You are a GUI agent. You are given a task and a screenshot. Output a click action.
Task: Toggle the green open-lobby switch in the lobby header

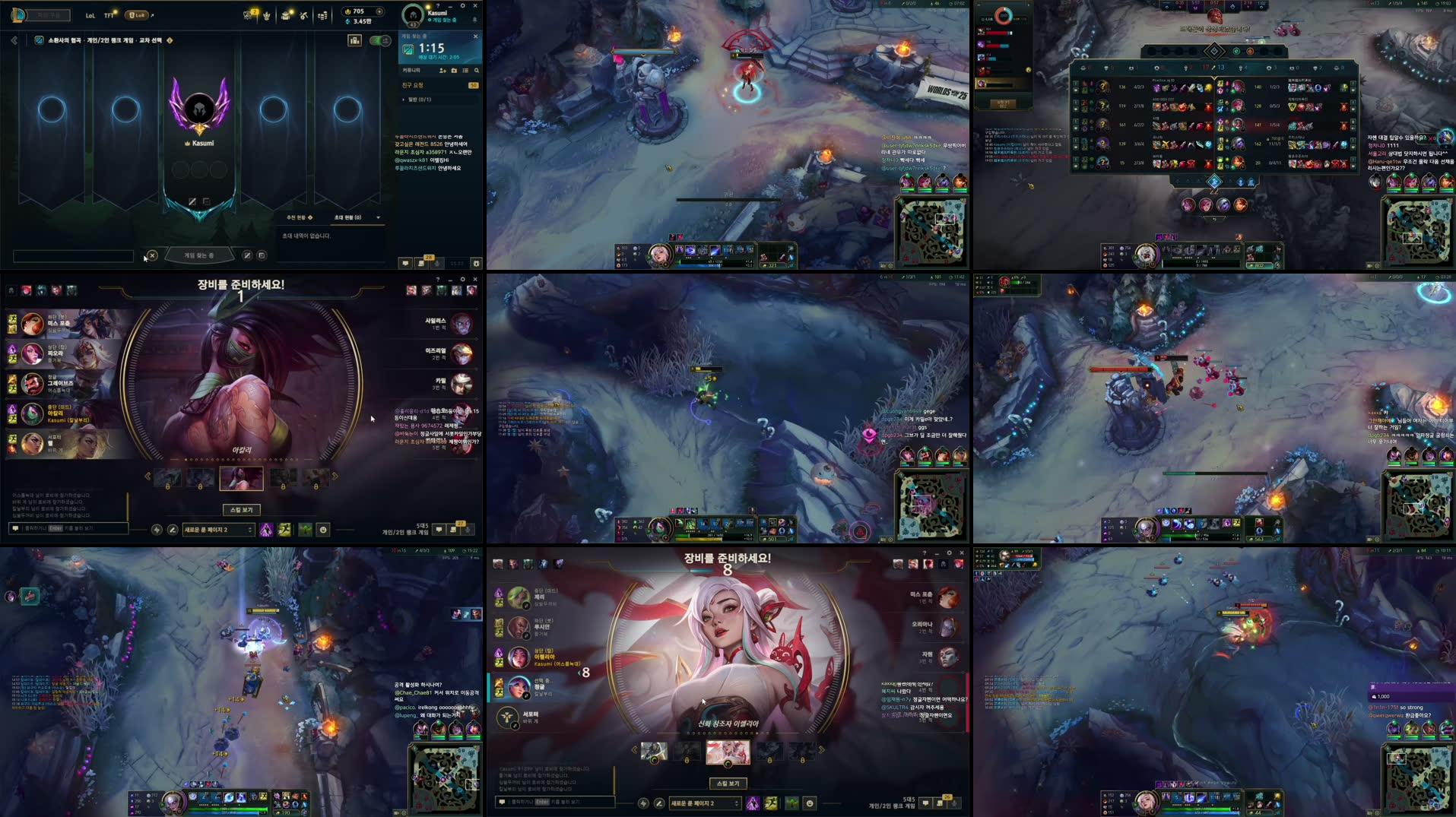coord(379,41)
